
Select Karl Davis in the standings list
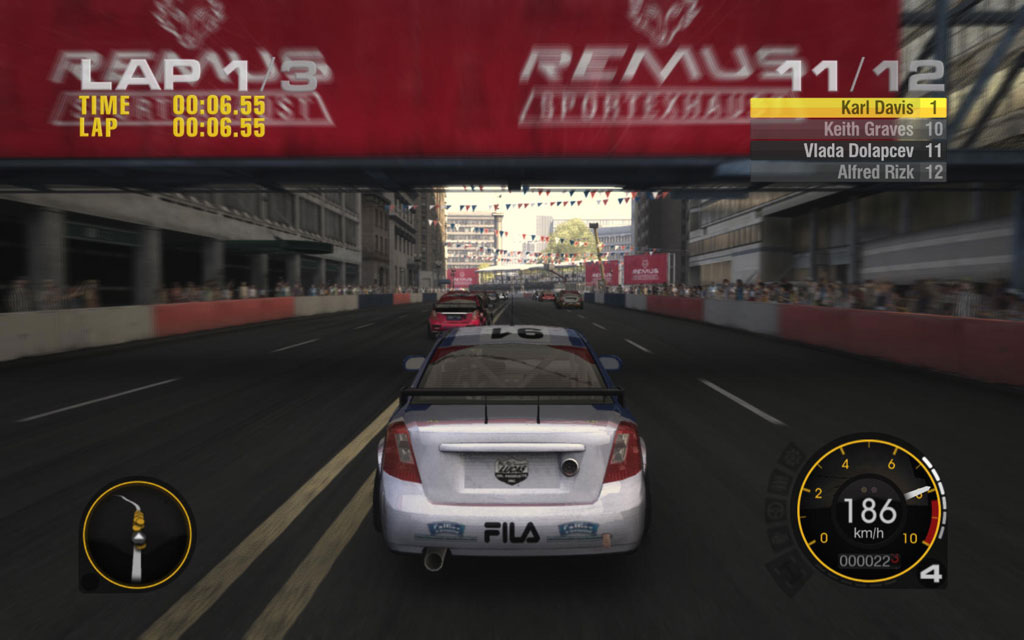click(x=848, y=107)
